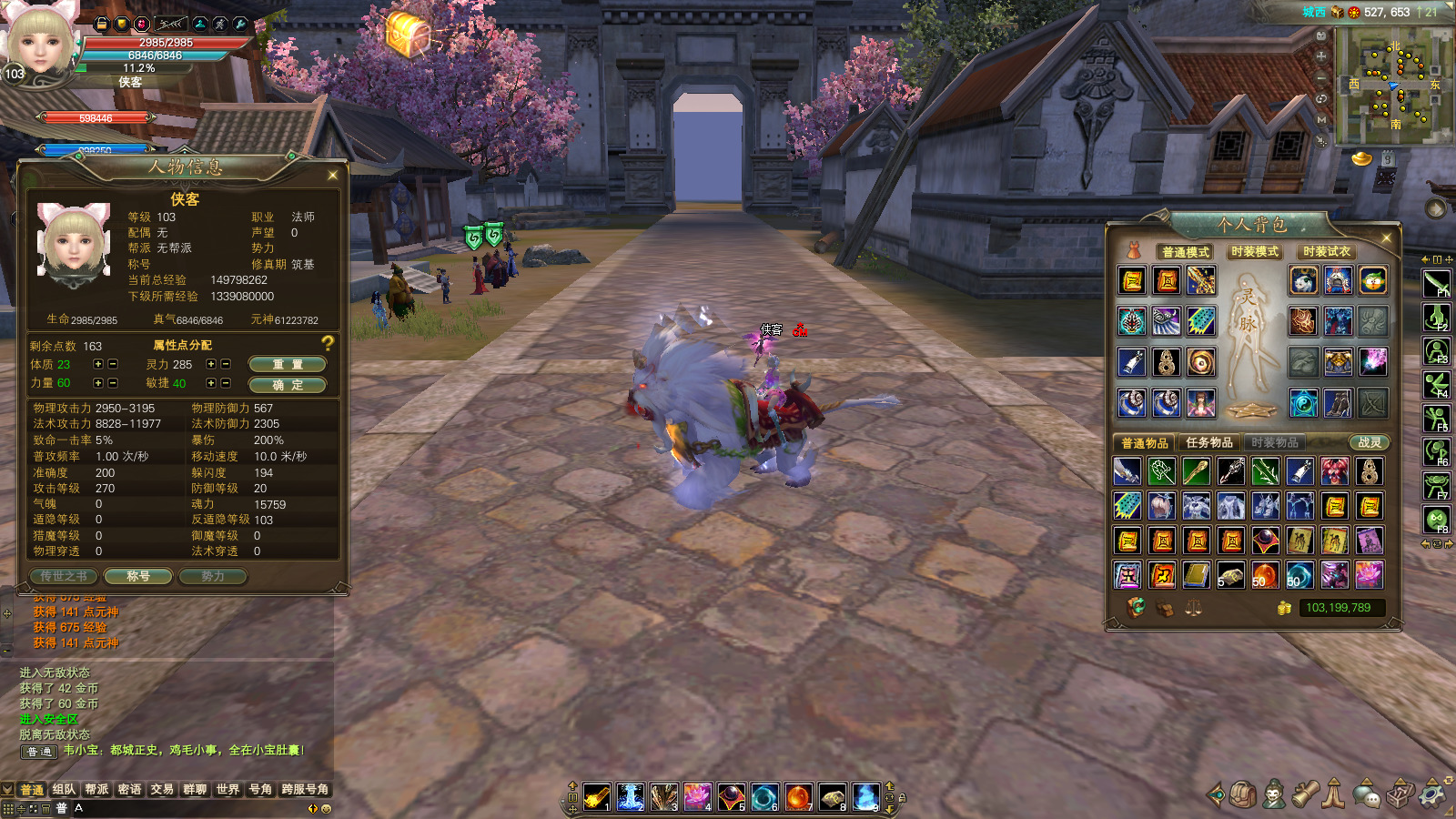Viewport: 1456px width, 819px height.
Task: Select the 帮派 chat channel
Action: pyautogui.click(x=96, y=790)
